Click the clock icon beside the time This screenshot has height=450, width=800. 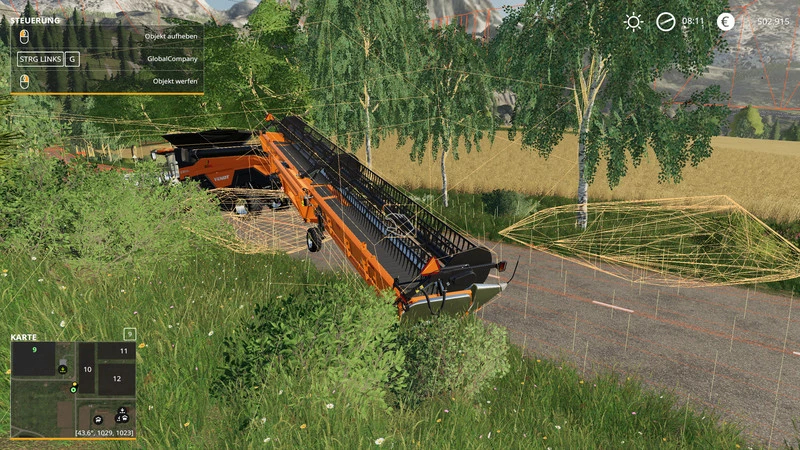pos(665,21)
